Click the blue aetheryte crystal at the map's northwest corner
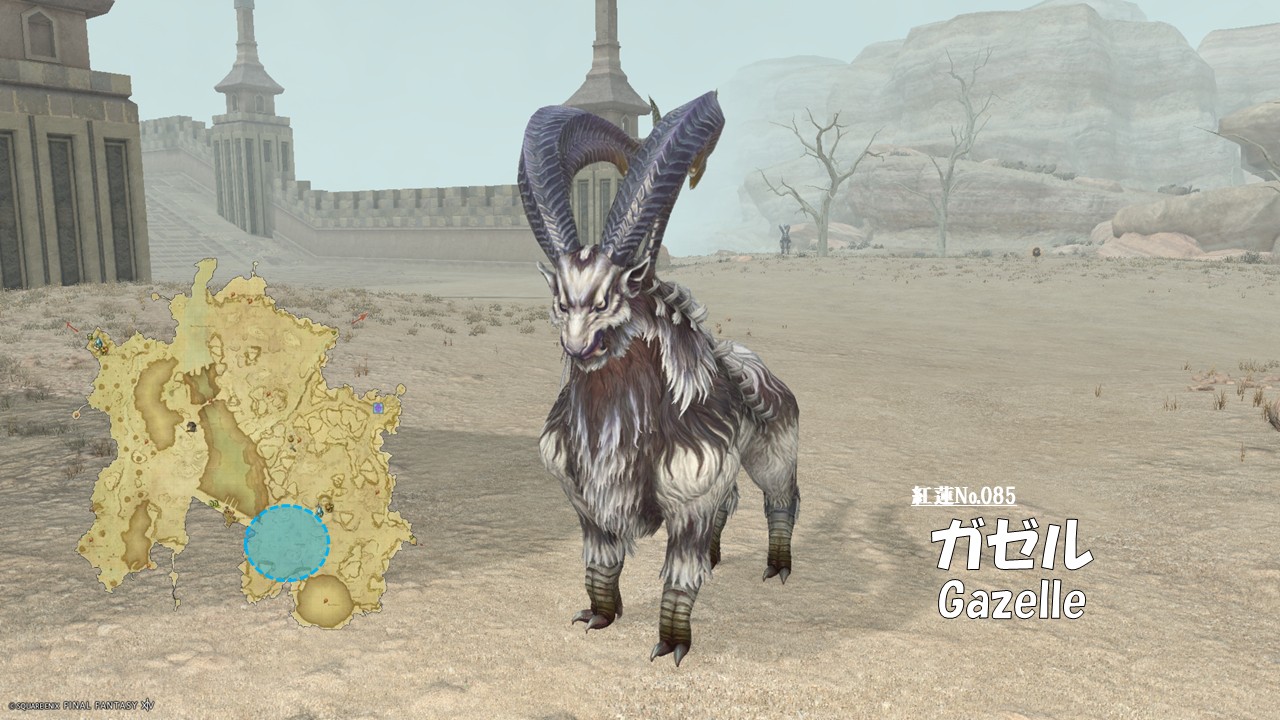1280x720 pixels. 99,344
